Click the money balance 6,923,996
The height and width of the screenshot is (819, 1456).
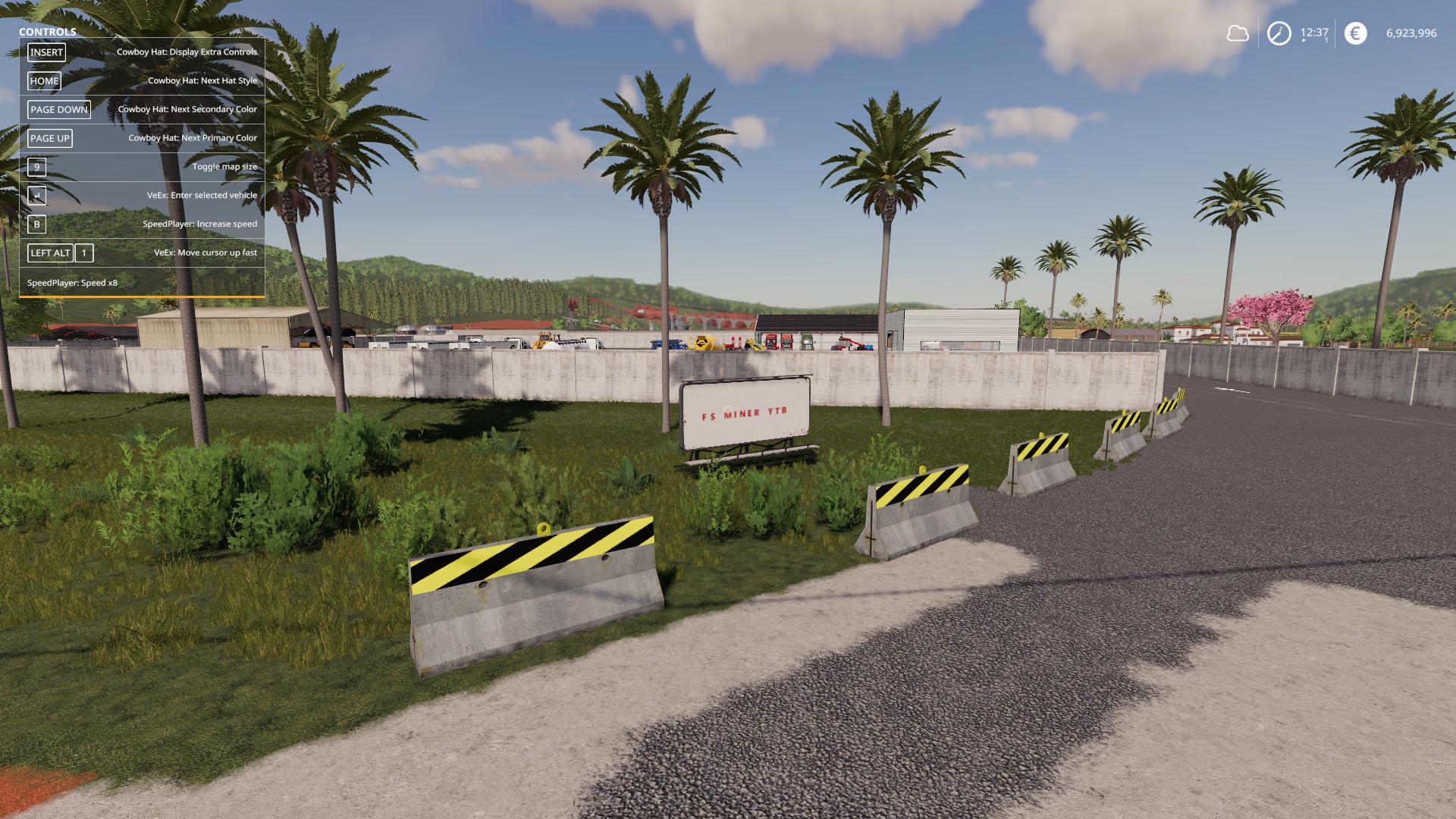1412,33
